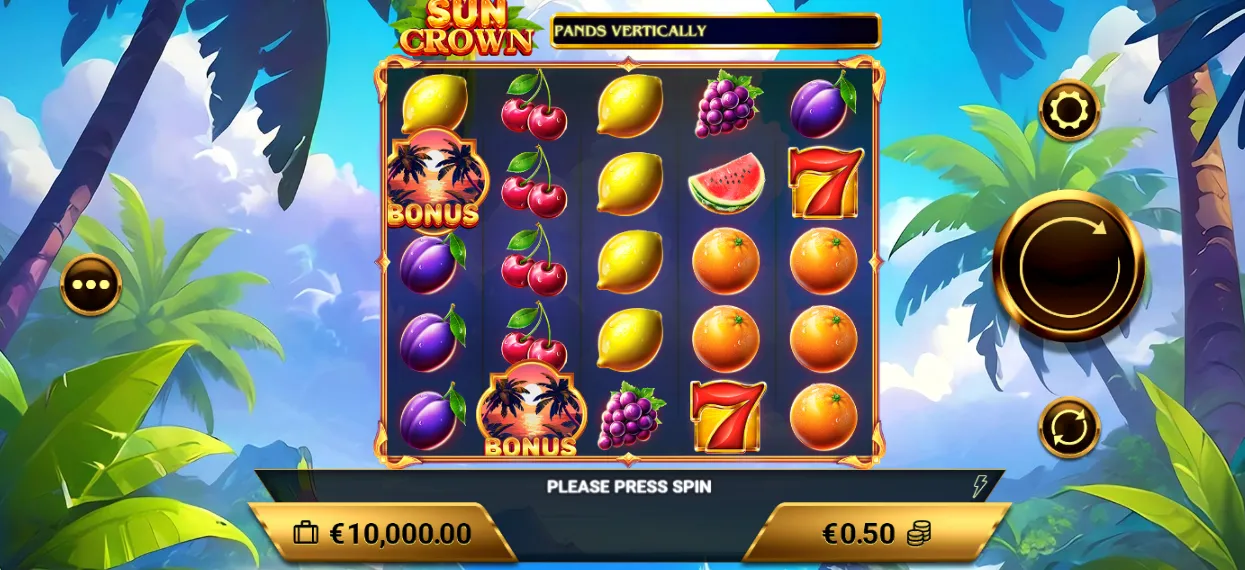The width and height of the screenshot is (1245, 570).
Task: Click the €10,000.00 balance panel
Action: click(x=382, y=533)
